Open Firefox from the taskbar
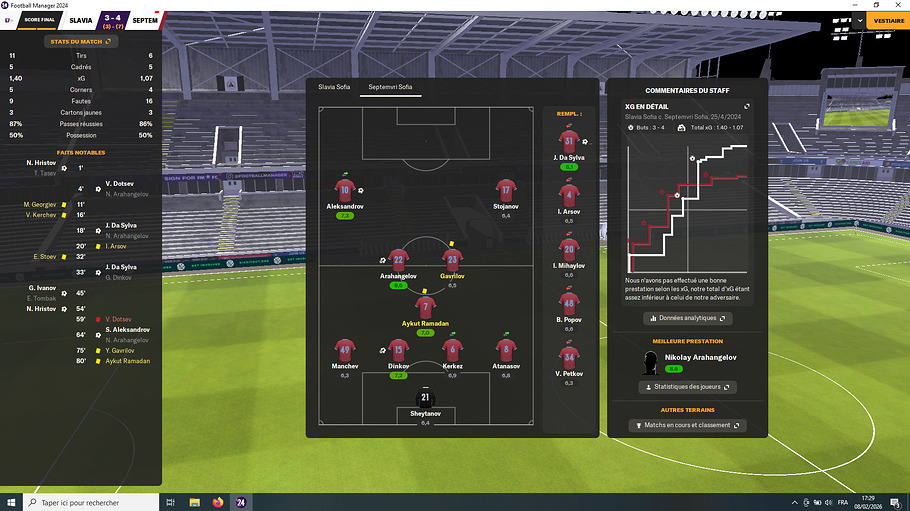Image resolution: width=910 pixels, height=511 pixels. (218, 502)
